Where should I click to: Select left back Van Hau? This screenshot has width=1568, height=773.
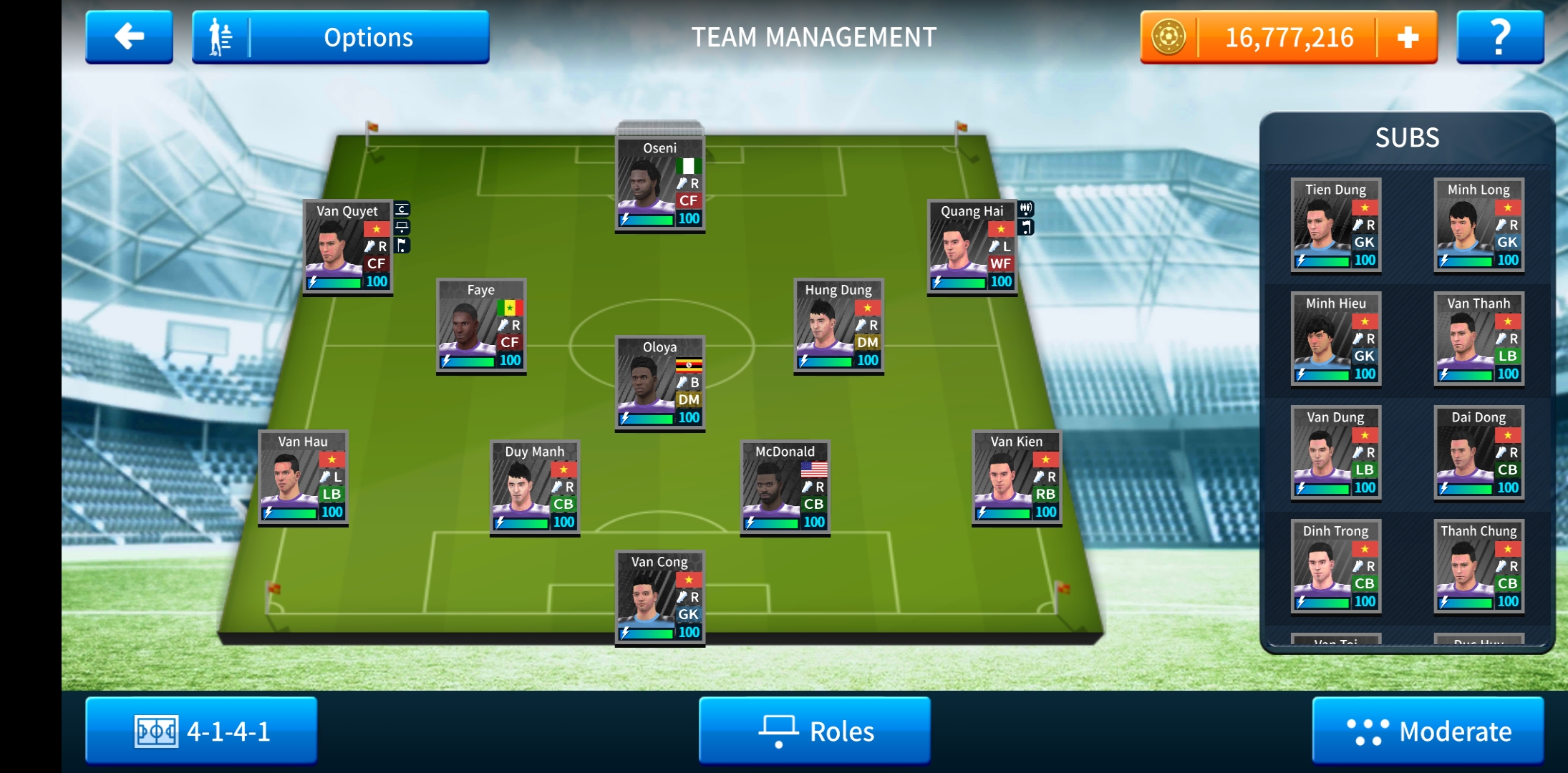pos(303,478)
